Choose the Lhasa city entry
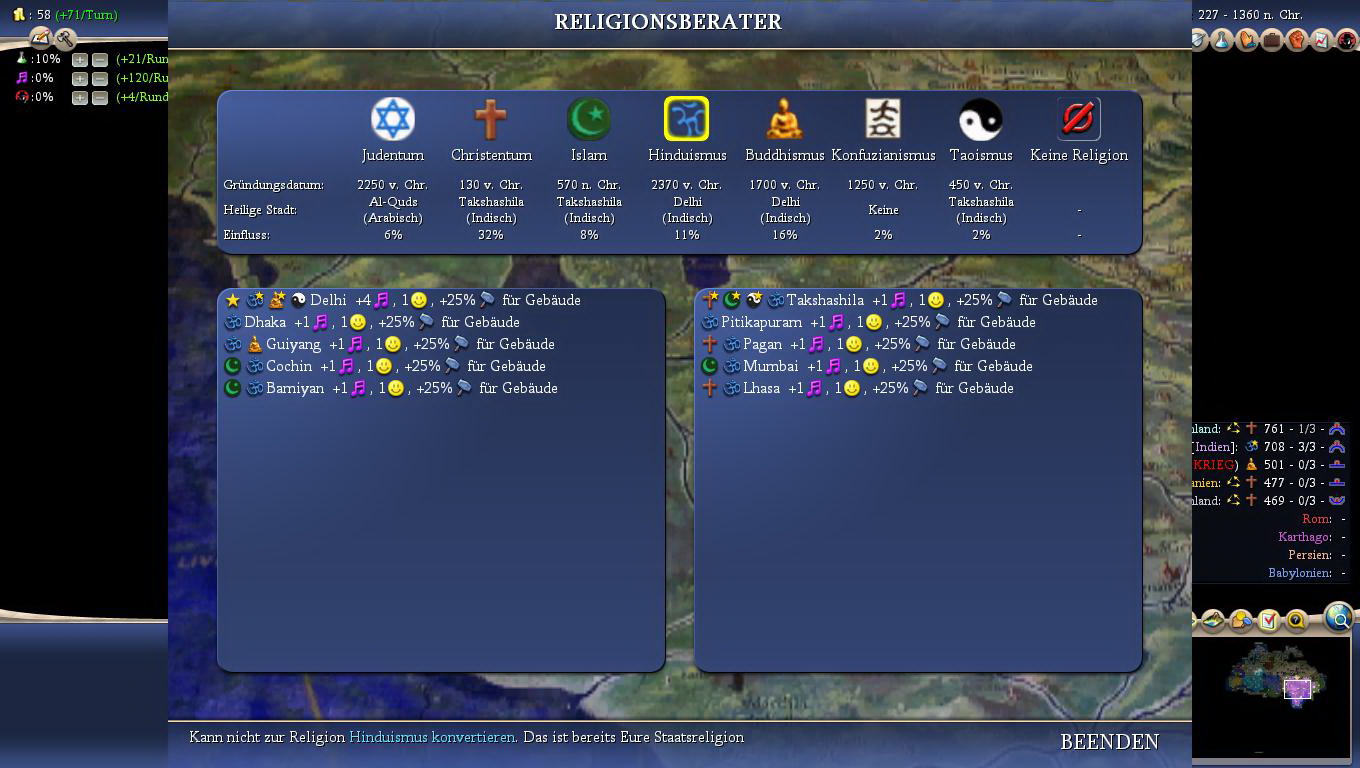The width and height of the screenshot is (1360, 768). (x=761, y=388)
